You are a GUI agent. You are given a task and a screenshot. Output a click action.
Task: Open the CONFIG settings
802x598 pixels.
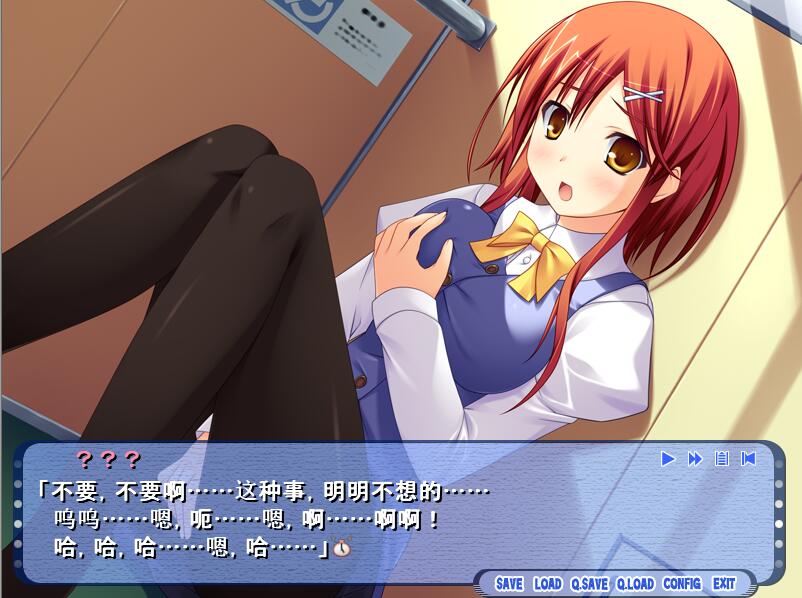682,583
